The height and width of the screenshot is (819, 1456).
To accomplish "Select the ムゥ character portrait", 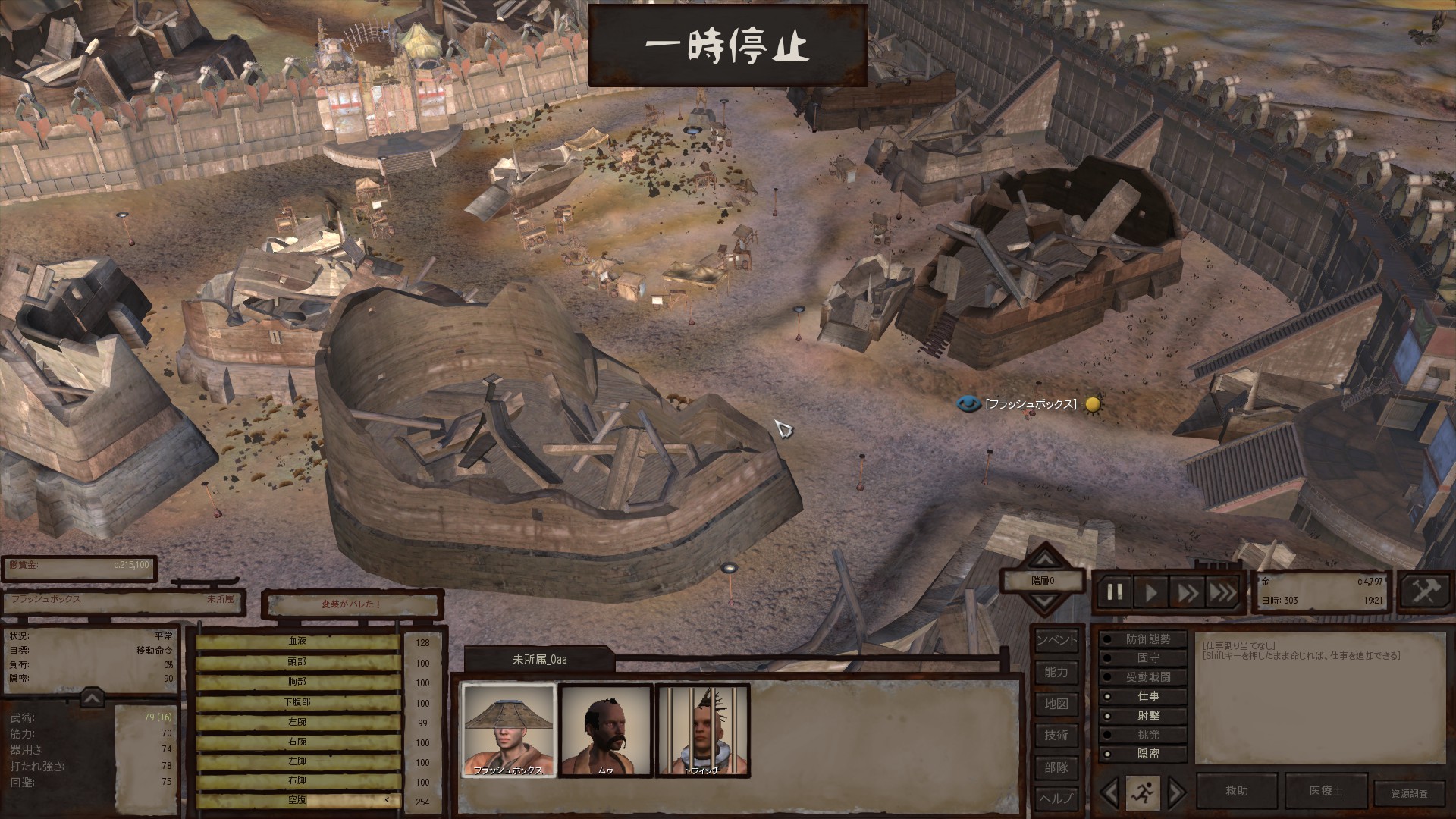I will click(x=606, y=730).
